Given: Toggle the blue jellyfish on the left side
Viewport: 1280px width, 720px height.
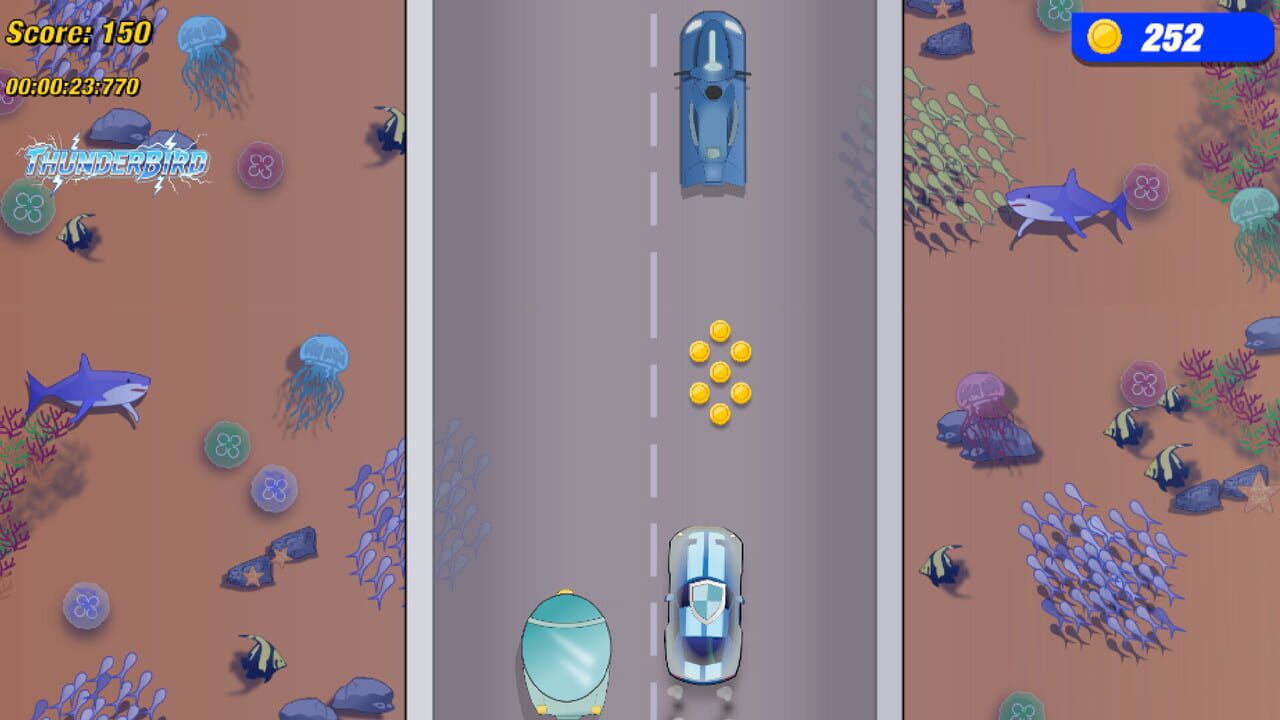Looking at the screenshot, I should coord(325,355).
